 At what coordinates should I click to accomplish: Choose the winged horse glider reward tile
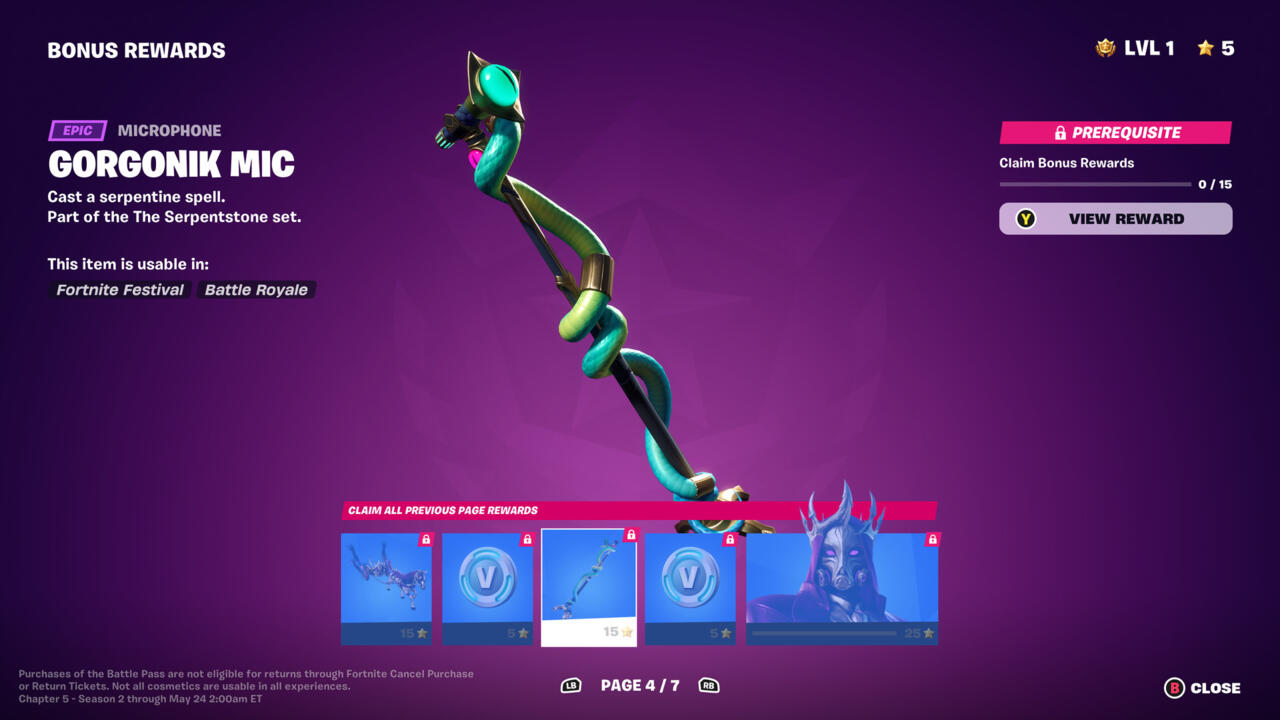[x=386, y=588]
